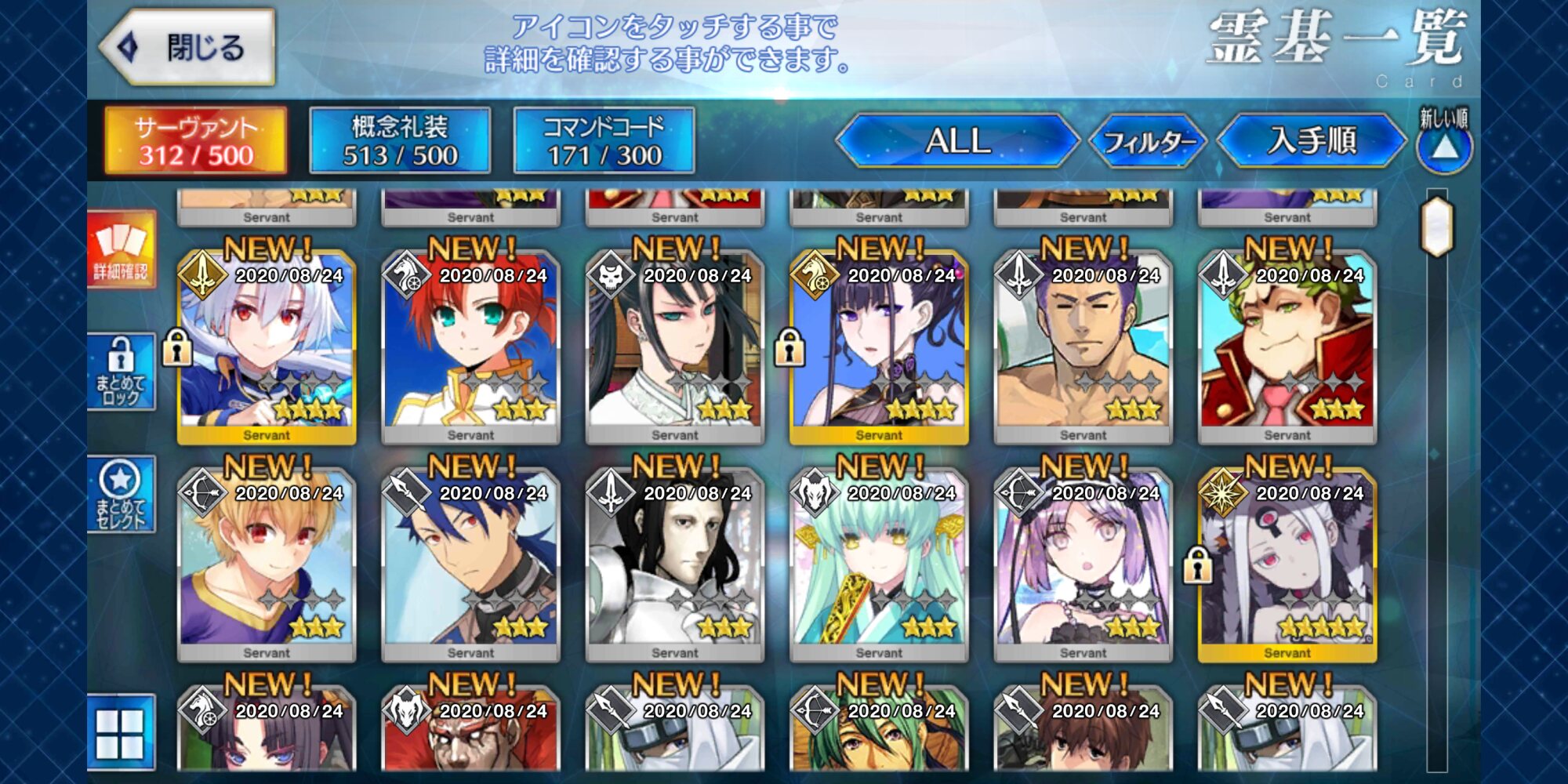Viewport: 1568px width, 784px height.
Task: Switch to the サーヴァント tab
Action: point(196,141)
